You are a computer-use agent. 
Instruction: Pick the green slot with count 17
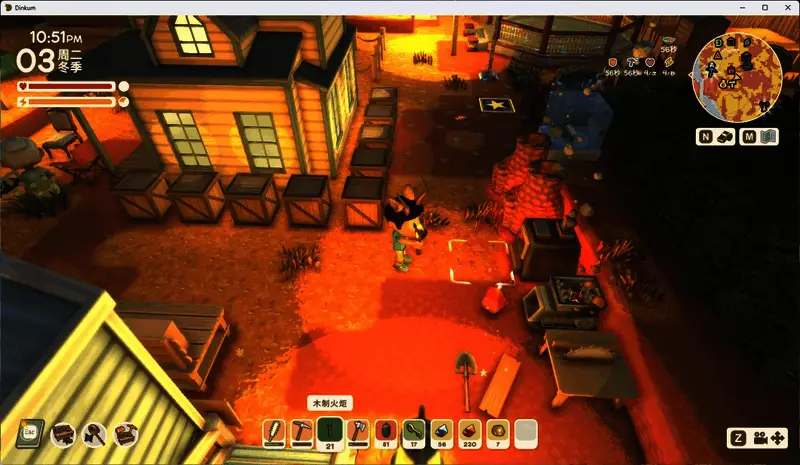click(414, 433)
